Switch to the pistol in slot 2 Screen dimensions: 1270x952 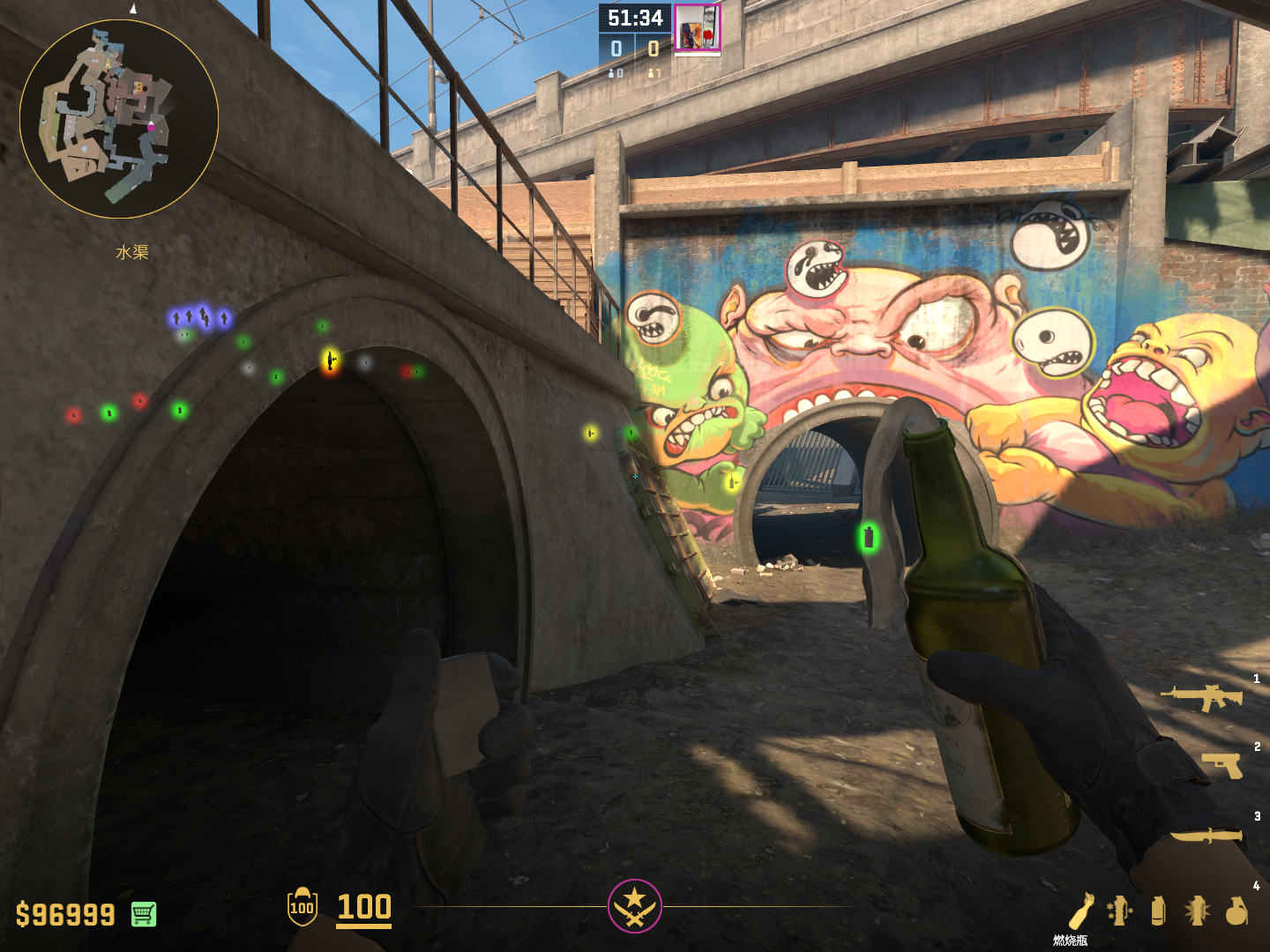pos(1222,765)
